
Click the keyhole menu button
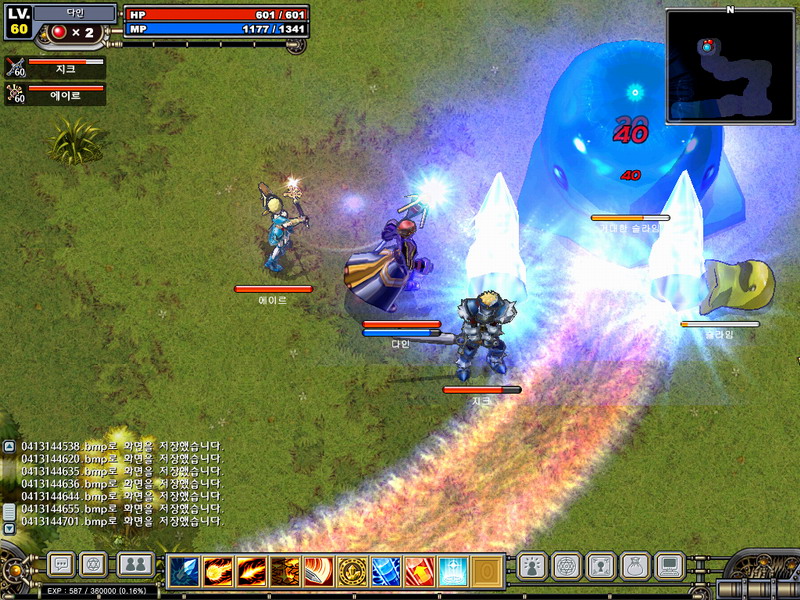(600, 566)
